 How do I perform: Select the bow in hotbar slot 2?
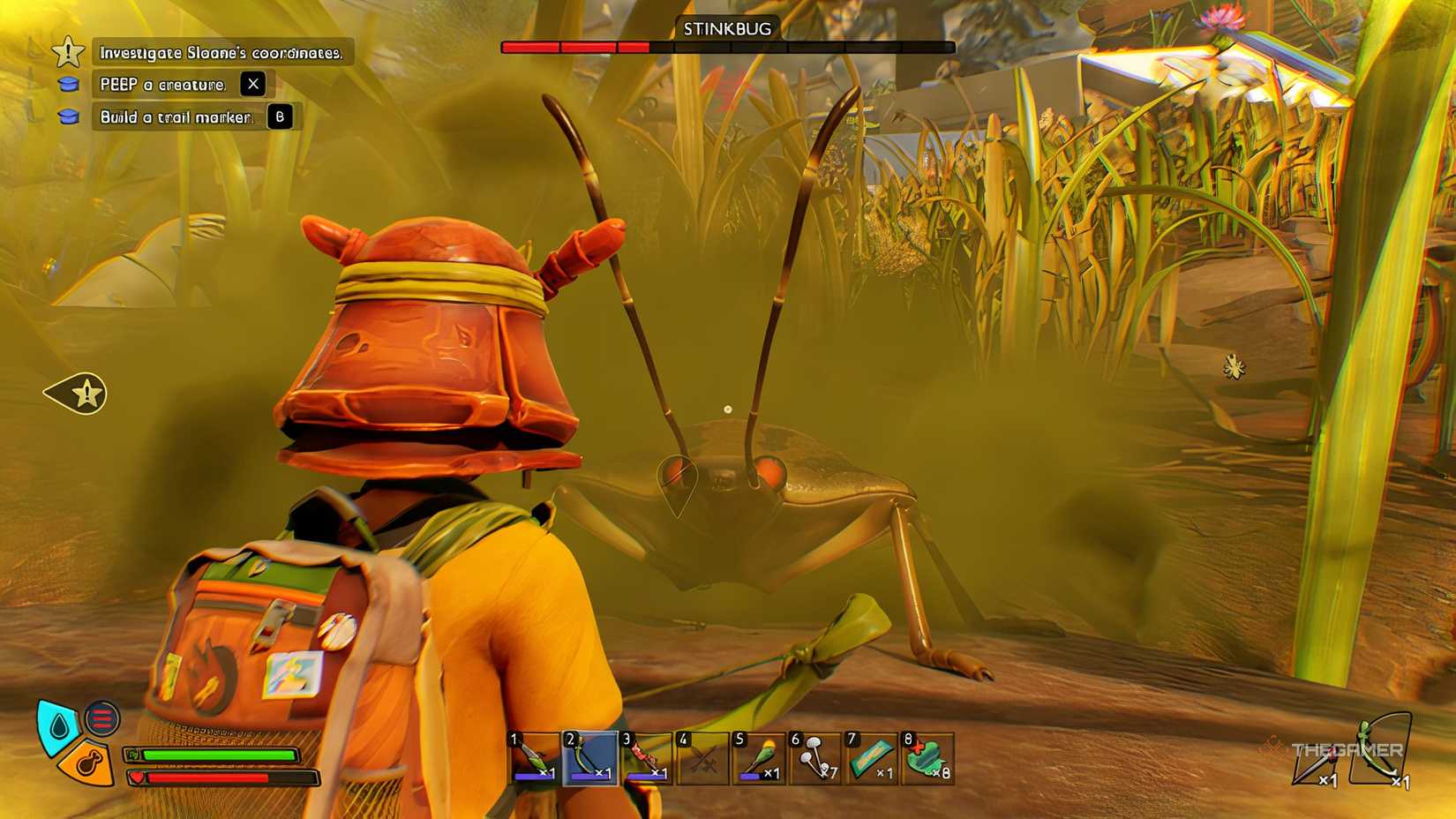pyautogui.click(x=587, y=759)
